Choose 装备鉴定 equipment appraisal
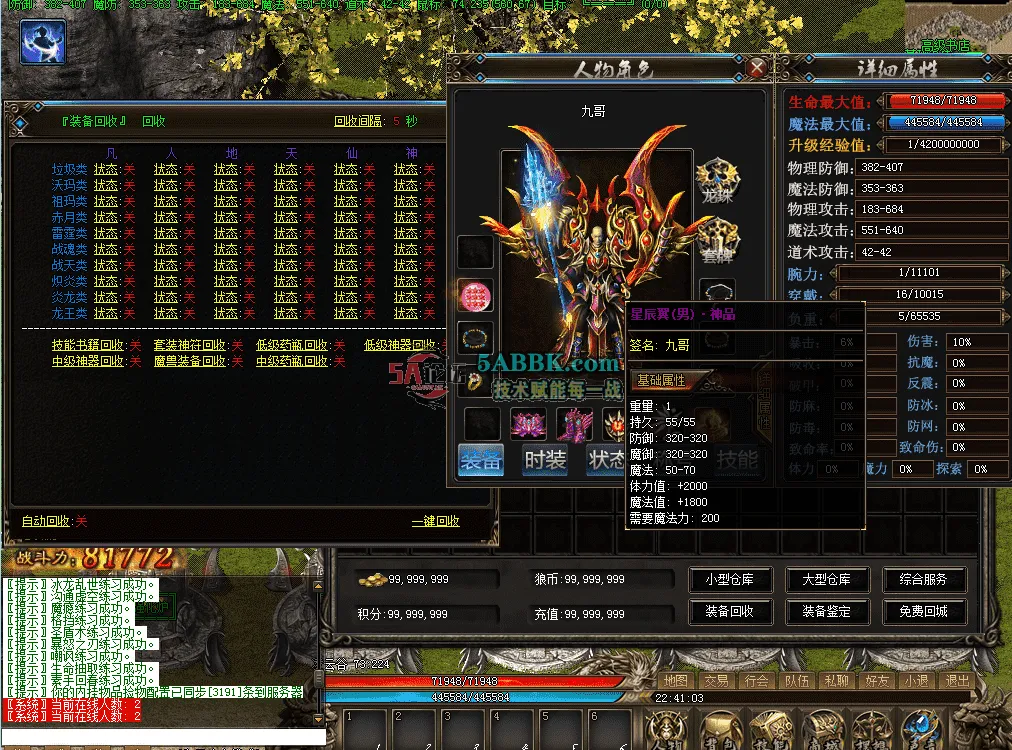Image resolution: width=1012 pixels, height=750 pixels. point(826,611)
